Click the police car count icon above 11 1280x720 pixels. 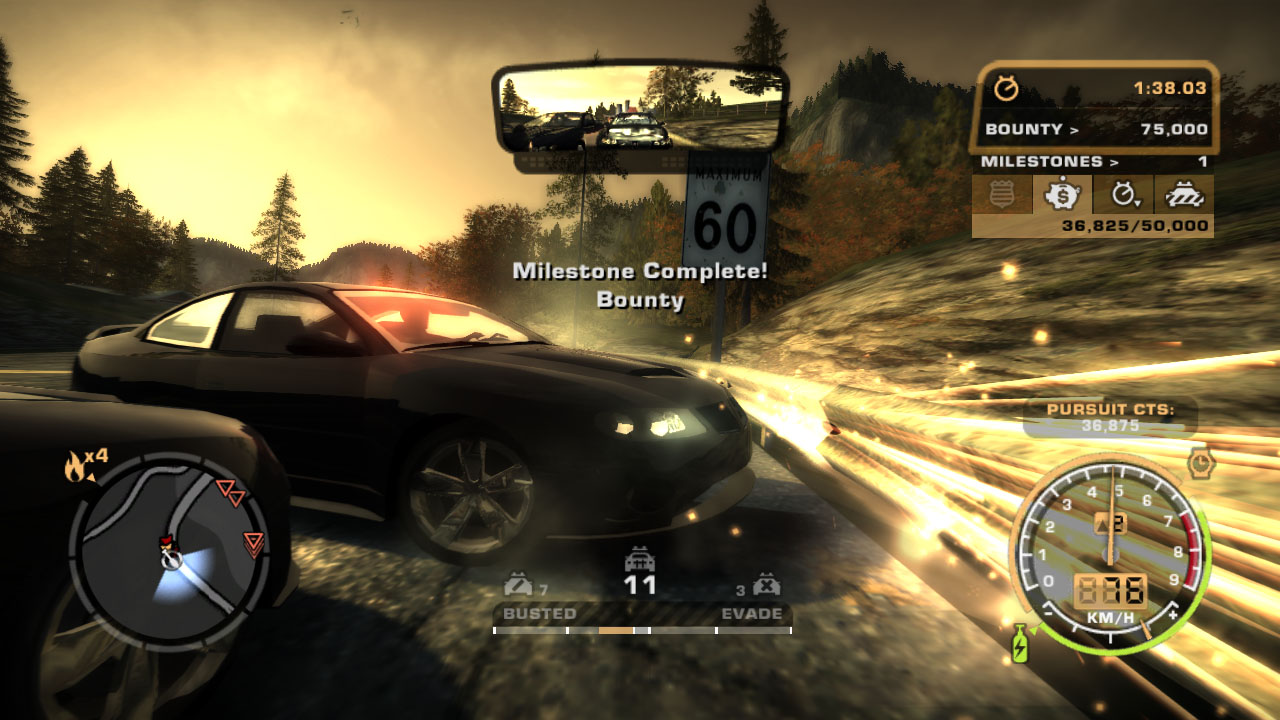coord(640,560)
